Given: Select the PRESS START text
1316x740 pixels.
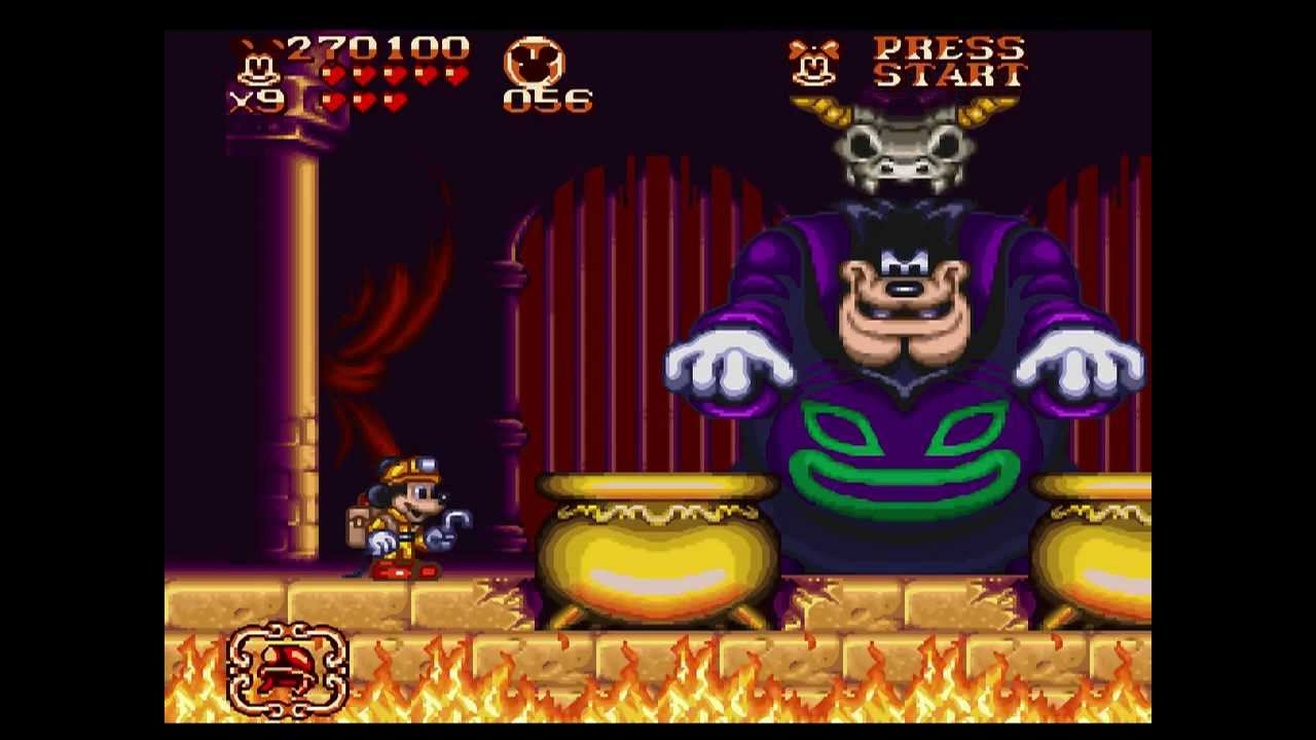Looking at the screenshot, I should point(950,62).
